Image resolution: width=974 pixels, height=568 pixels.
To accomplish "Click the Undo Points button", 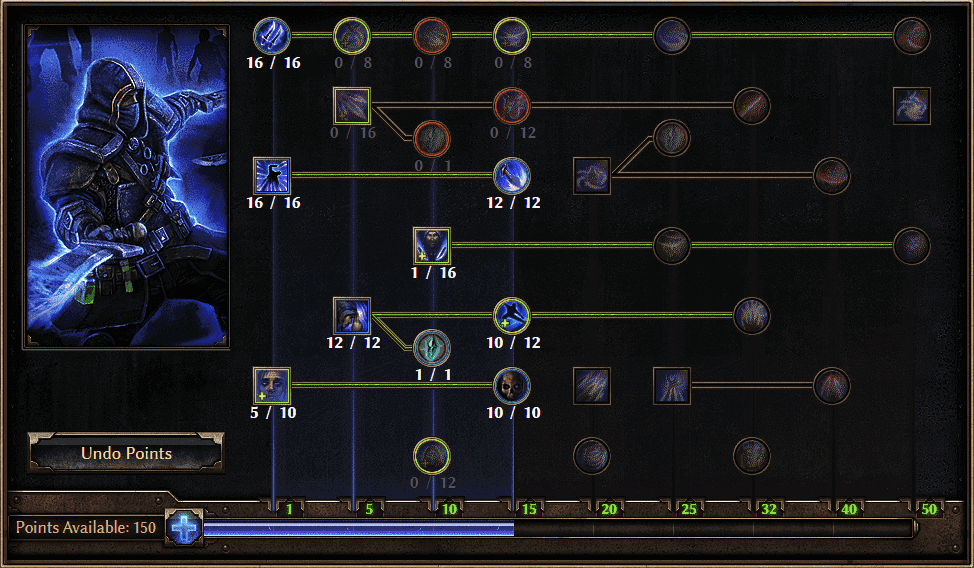I will [x=126, y=453].
